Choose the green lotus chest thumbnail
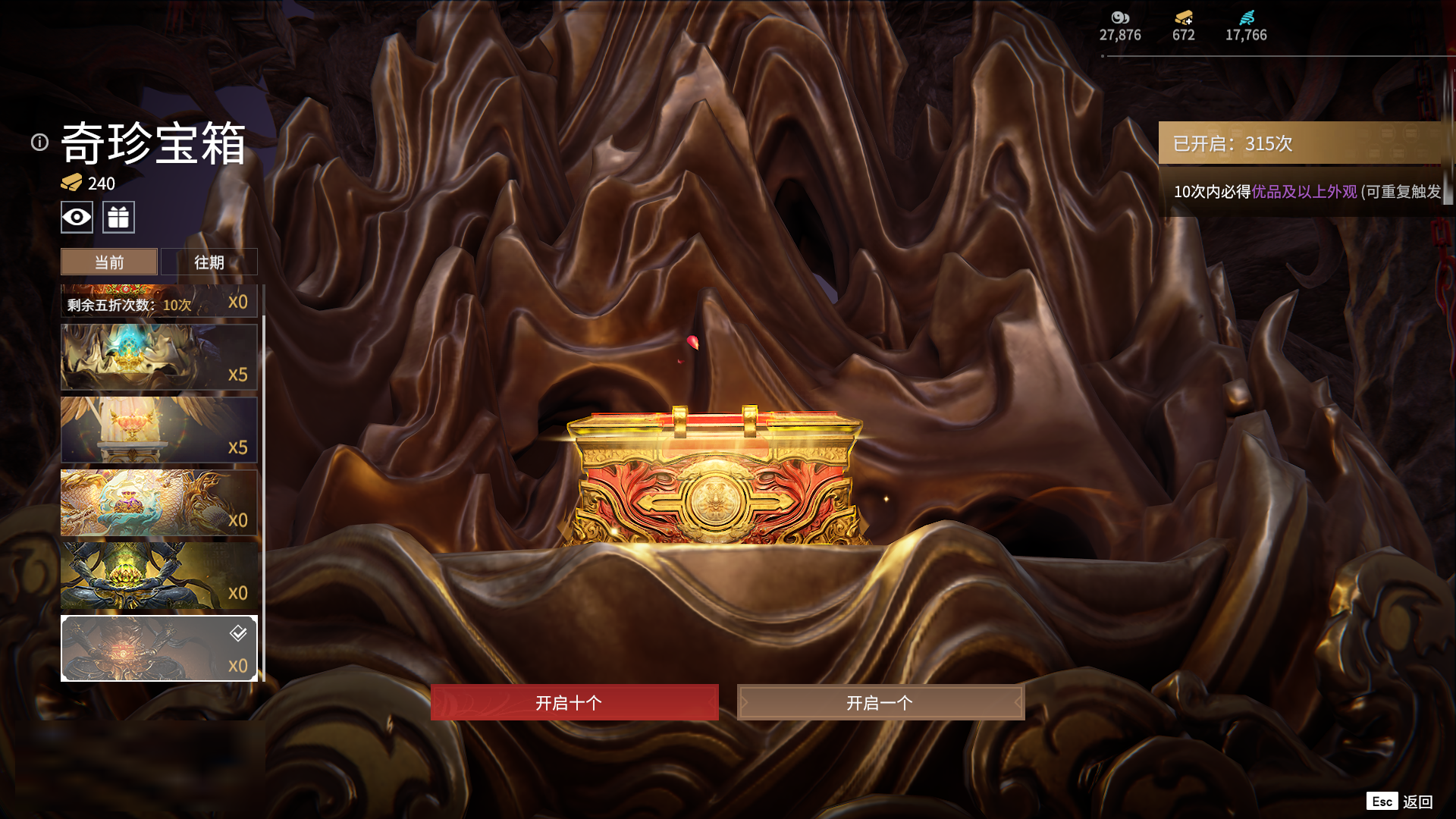The width and height of the screenshot is (1456, 819). pyautogui.click(x=158, y=576)
